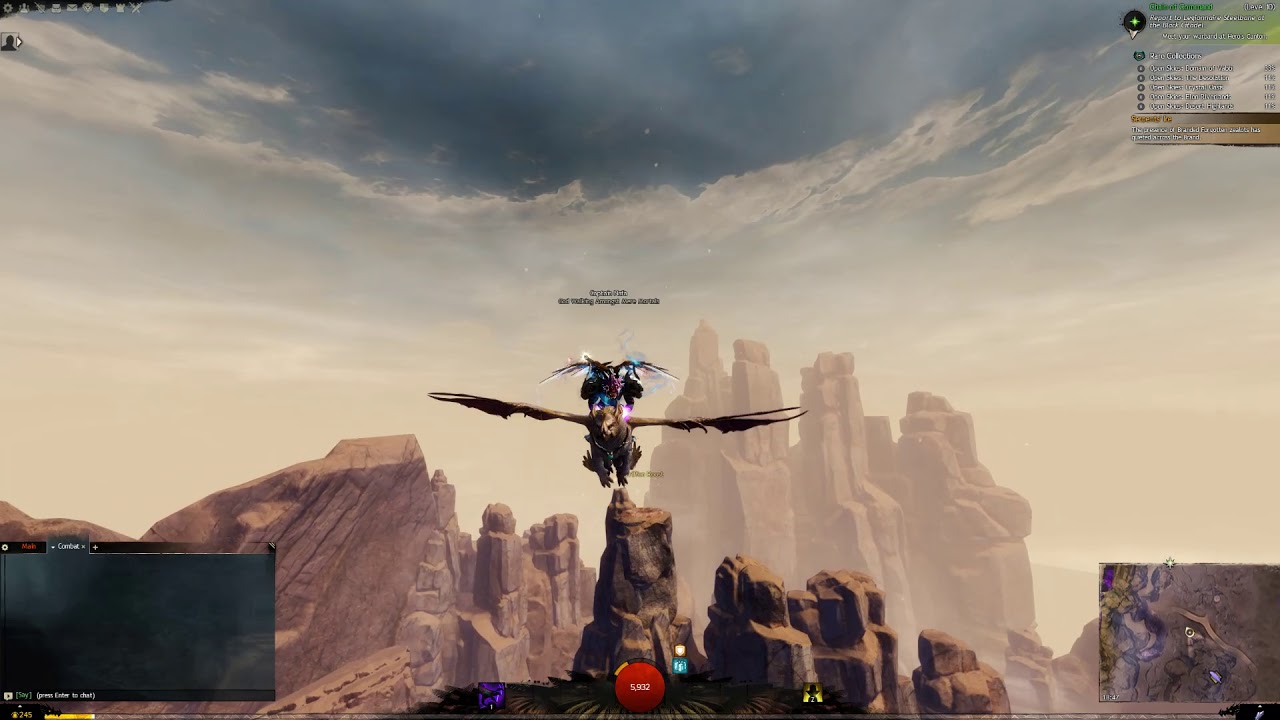Open the Contacts and LFG icon

tap(23, 7)
